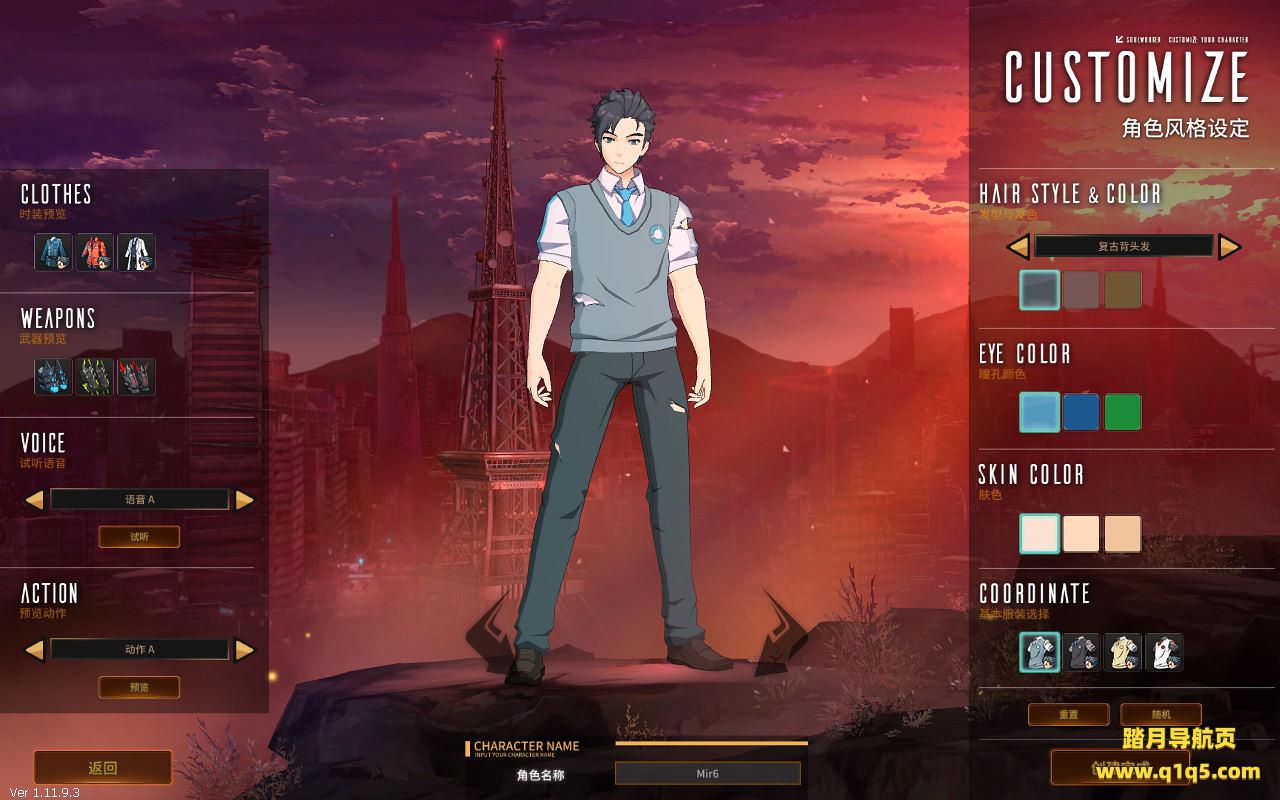Preview the white coat outfit
The height and width of the screenshot is (800, 1280).
pos(136,252)
